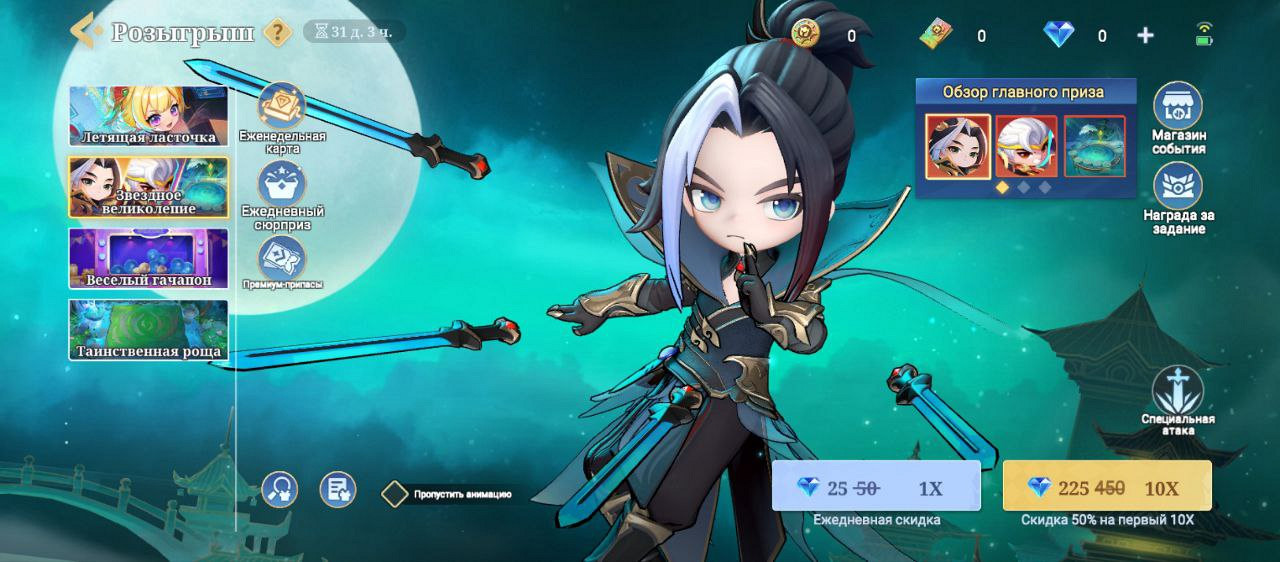The width and height of the screenshot is (1280, 562).
Task: Select the dark-haired hero prize thumbnail
Action: pos(958,147)
